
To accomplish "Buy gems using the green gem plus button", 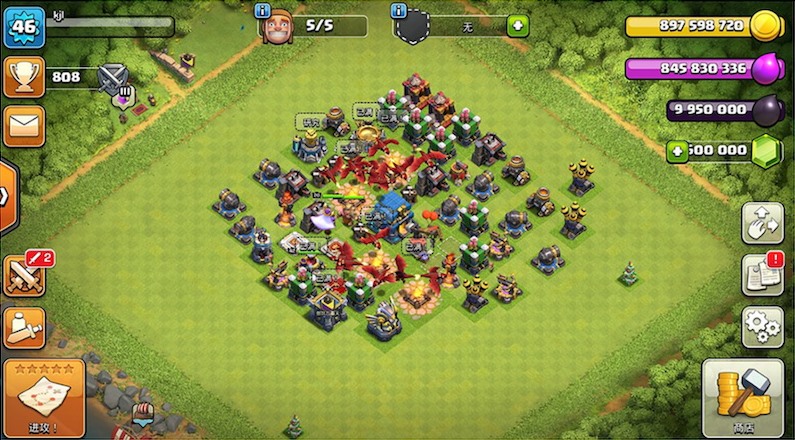I will point(677,151).
